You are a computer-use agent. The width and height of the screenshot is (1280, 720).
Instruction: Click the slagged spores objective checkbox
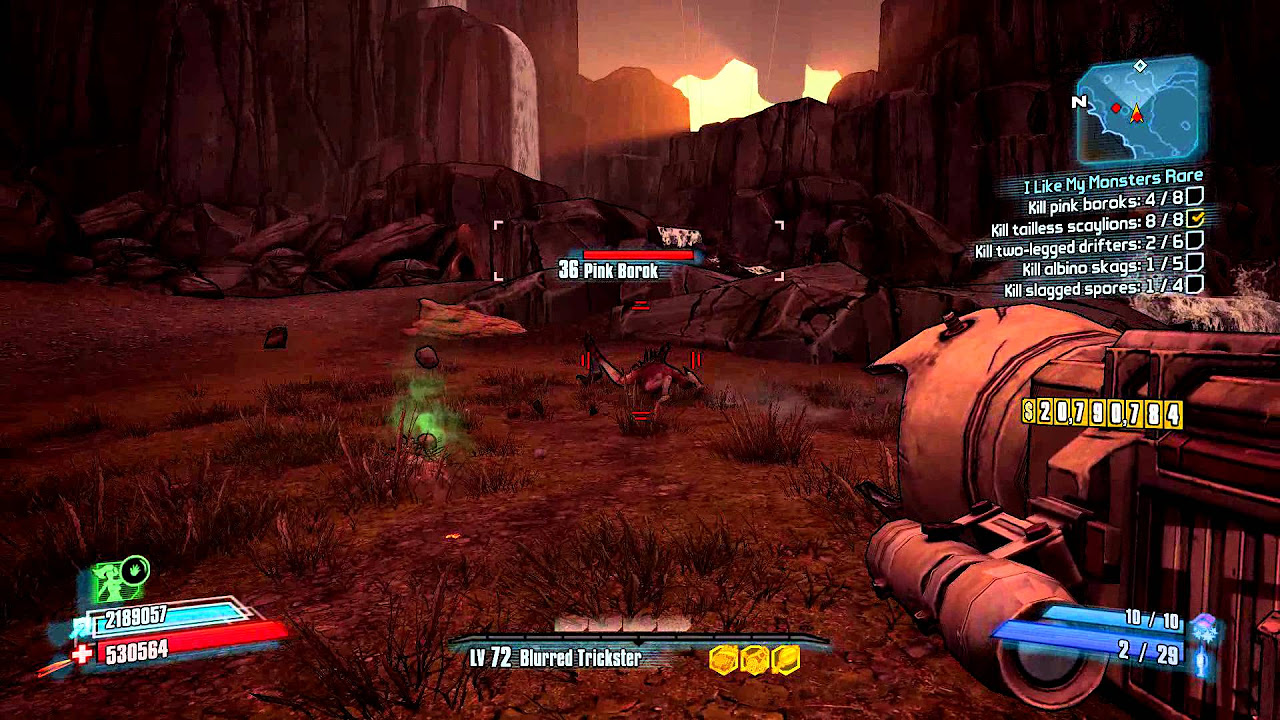1194,285
